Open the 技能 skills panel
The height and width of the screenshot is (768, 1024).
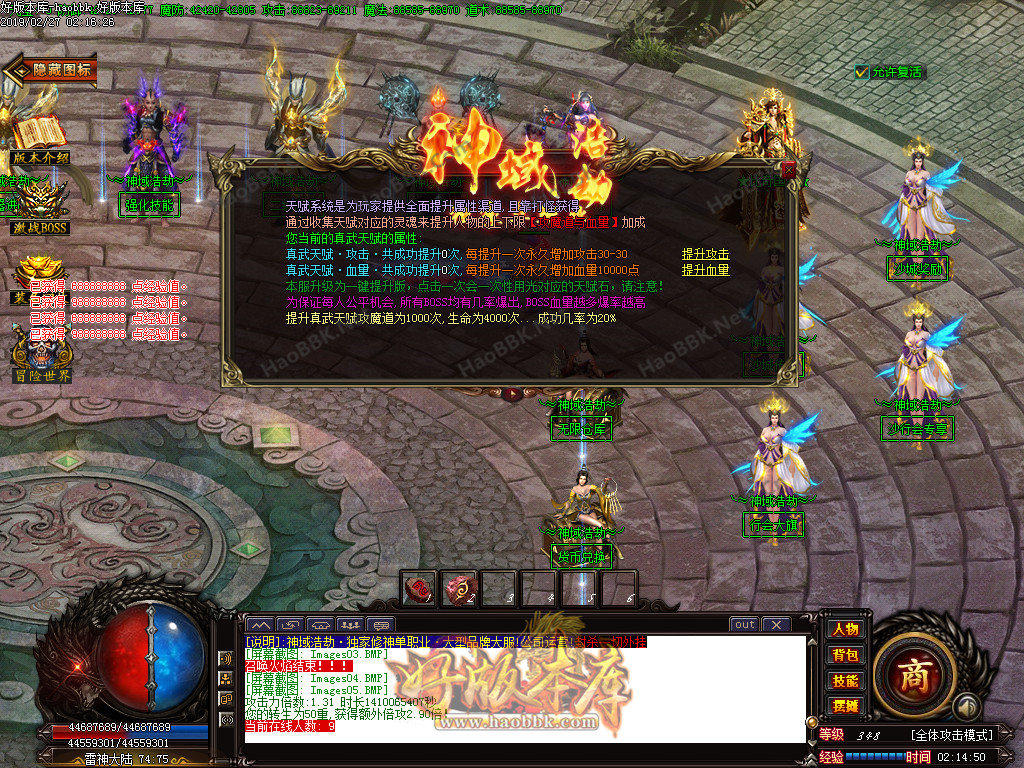click(845, 680)
